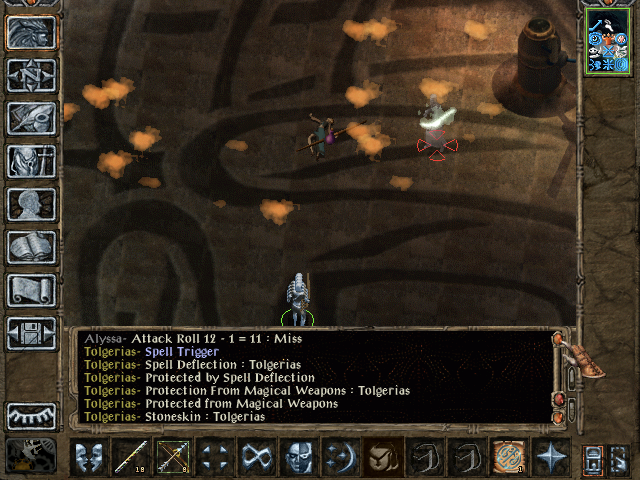This screenshot has height=480, width=640.
Task: Click the four-arrows button on the action bar
Action: (x=215, y=458)
